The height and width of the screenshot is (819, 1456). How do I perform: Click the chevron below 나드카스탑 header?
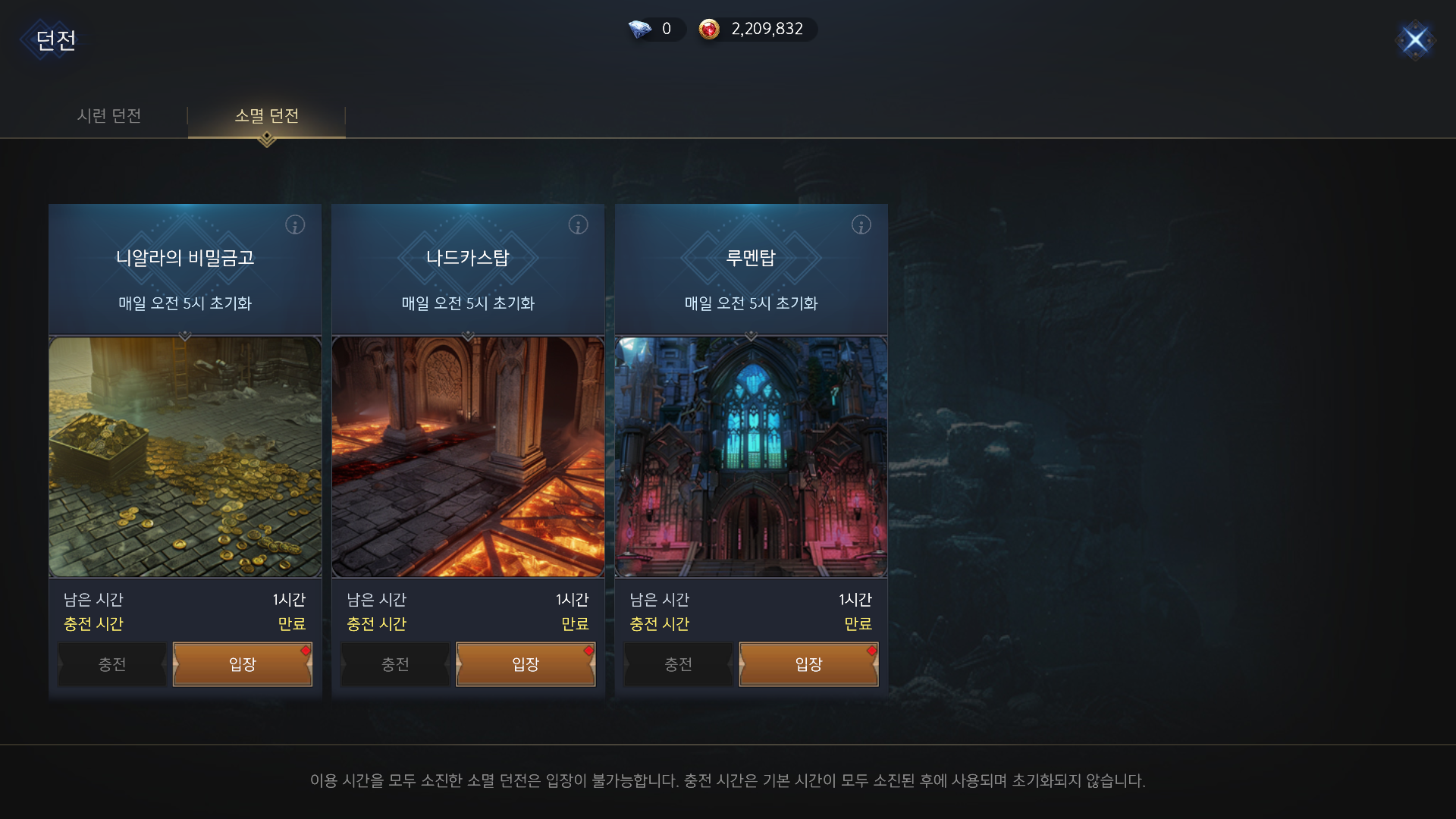click(x=468, y=336)
